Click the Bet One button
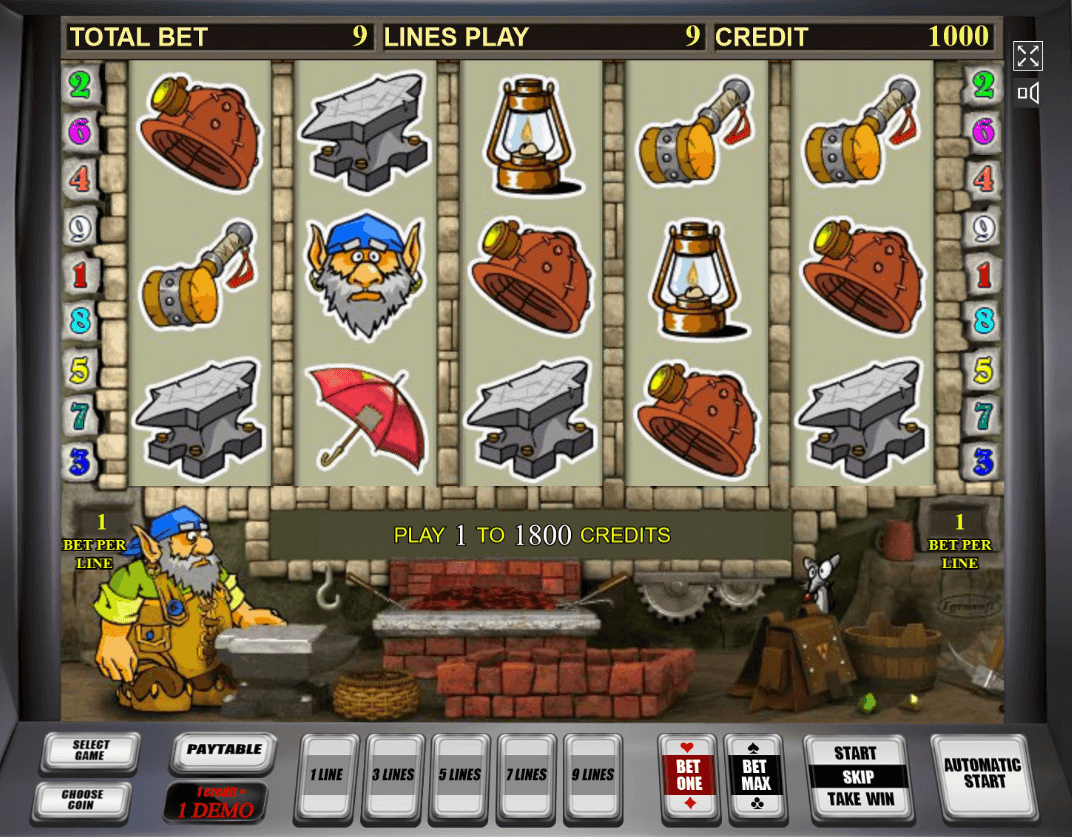Screen dimensions: 1072x837 (x=689, y=775)
